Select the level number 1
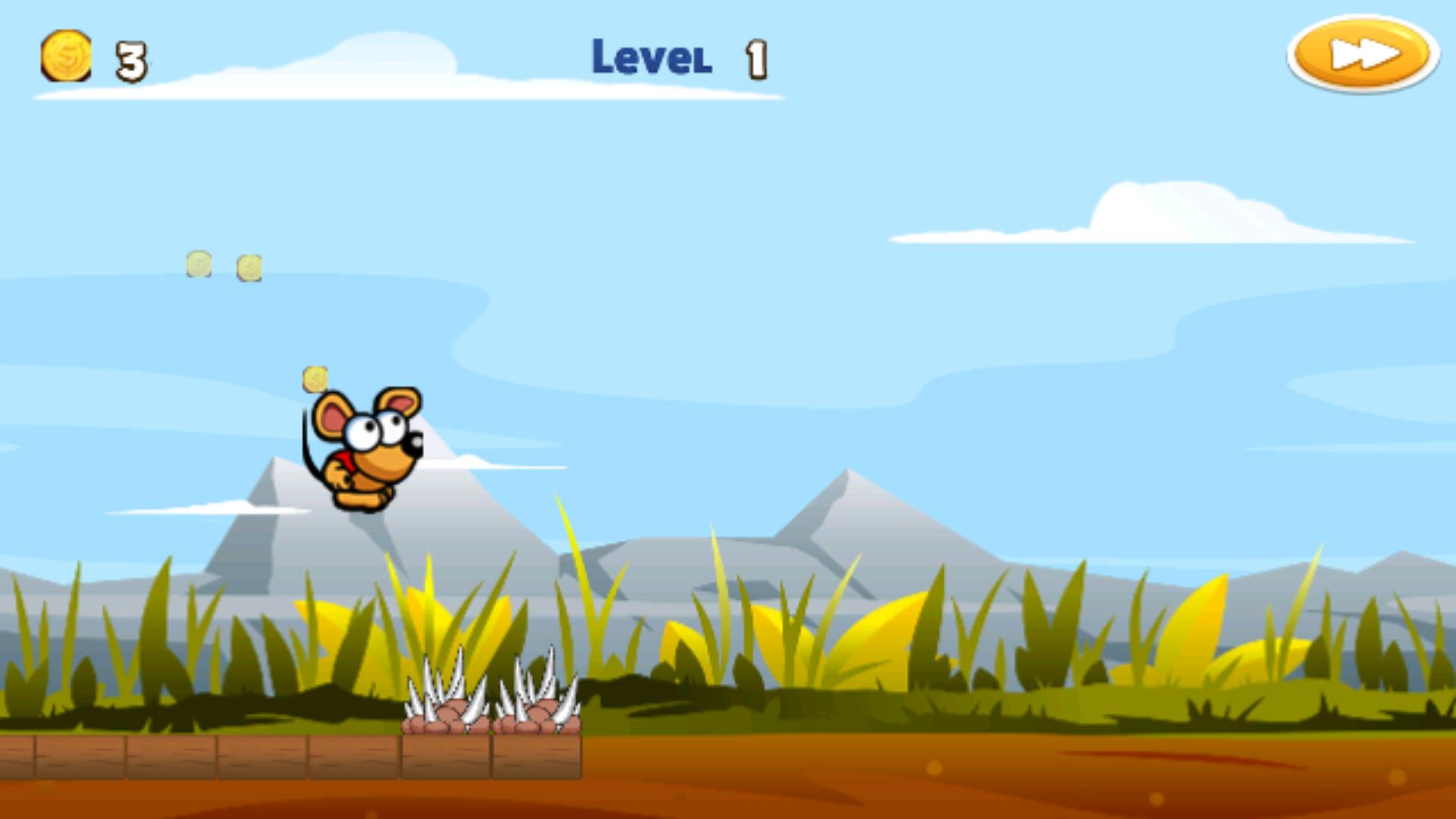 point(755,59)
